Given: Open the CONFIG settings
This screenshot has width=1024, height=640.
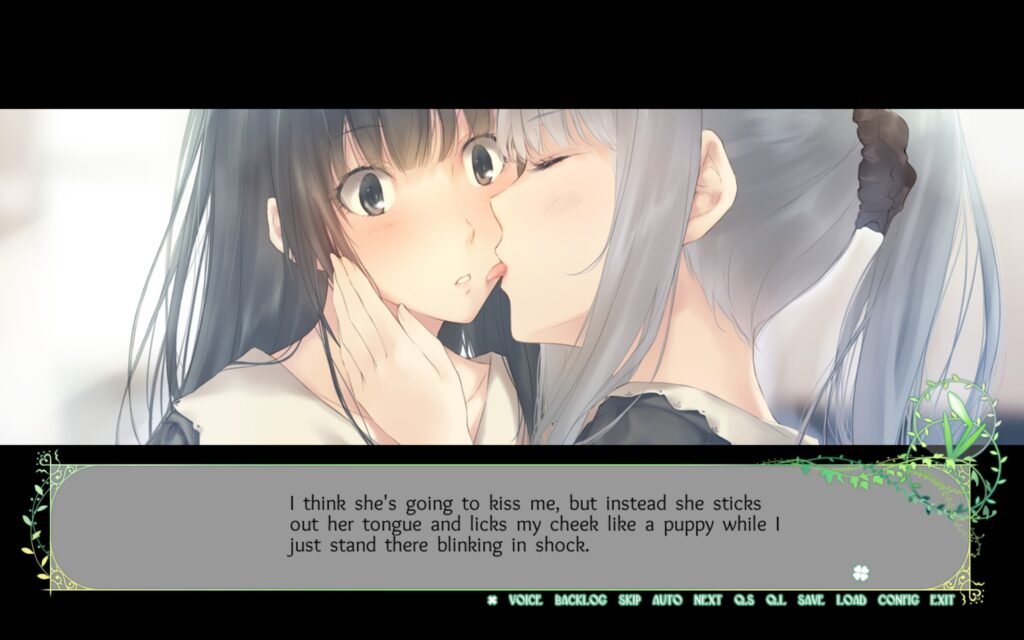Looking at the screenshot, I should click(898, 600).
